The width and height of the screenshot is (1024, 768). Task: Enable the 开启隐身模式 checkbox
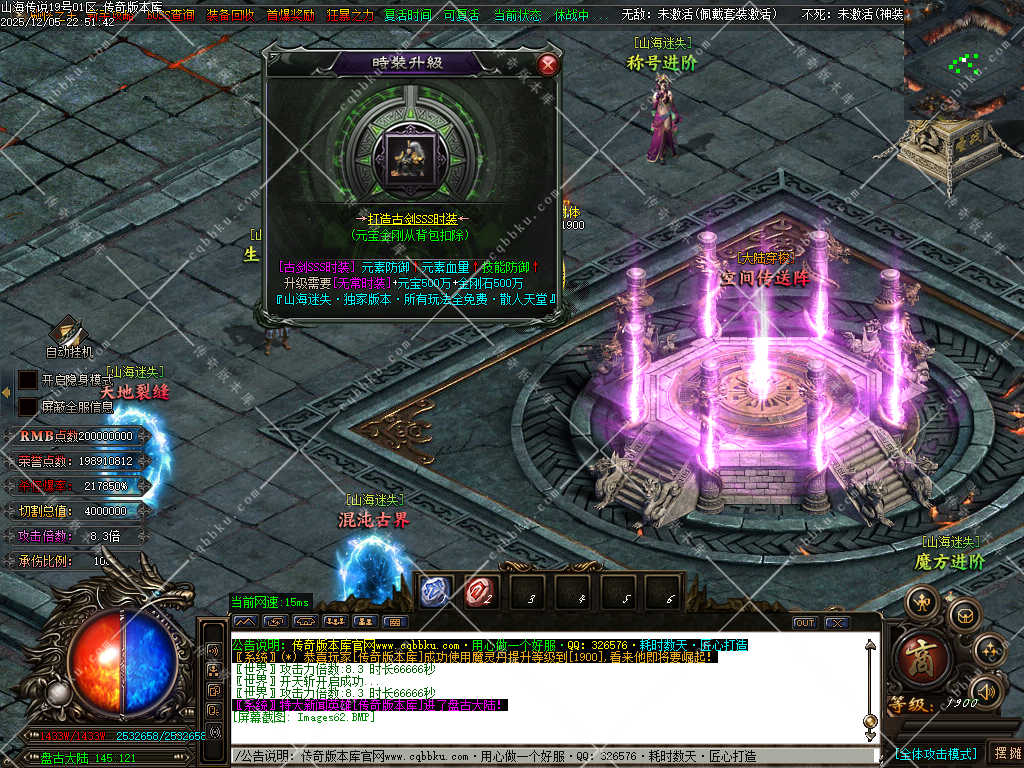28,380
